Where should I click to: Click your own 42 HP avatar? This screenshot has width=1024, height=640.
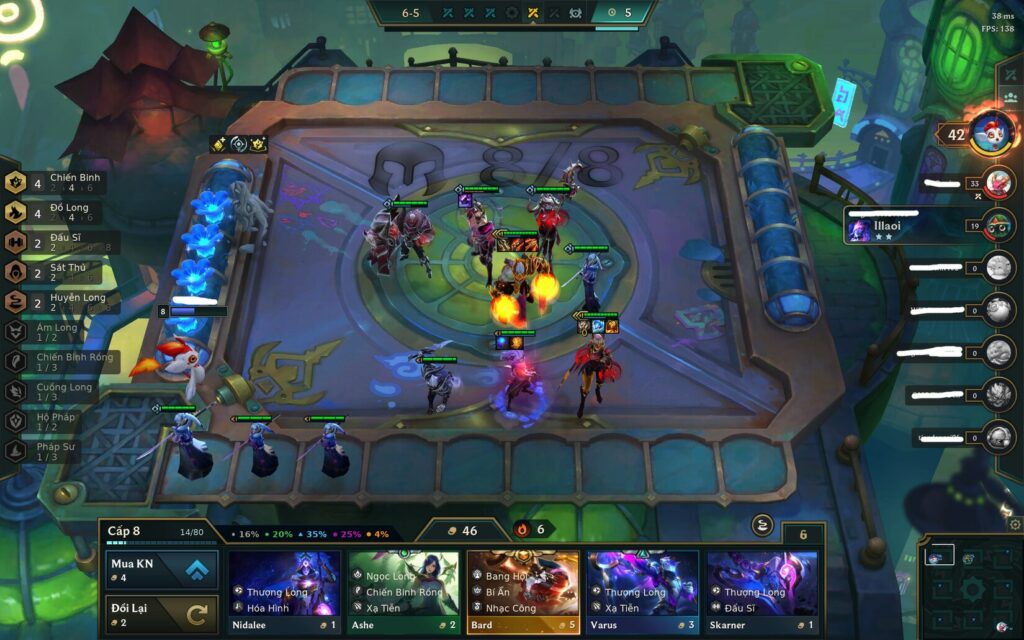991,132
